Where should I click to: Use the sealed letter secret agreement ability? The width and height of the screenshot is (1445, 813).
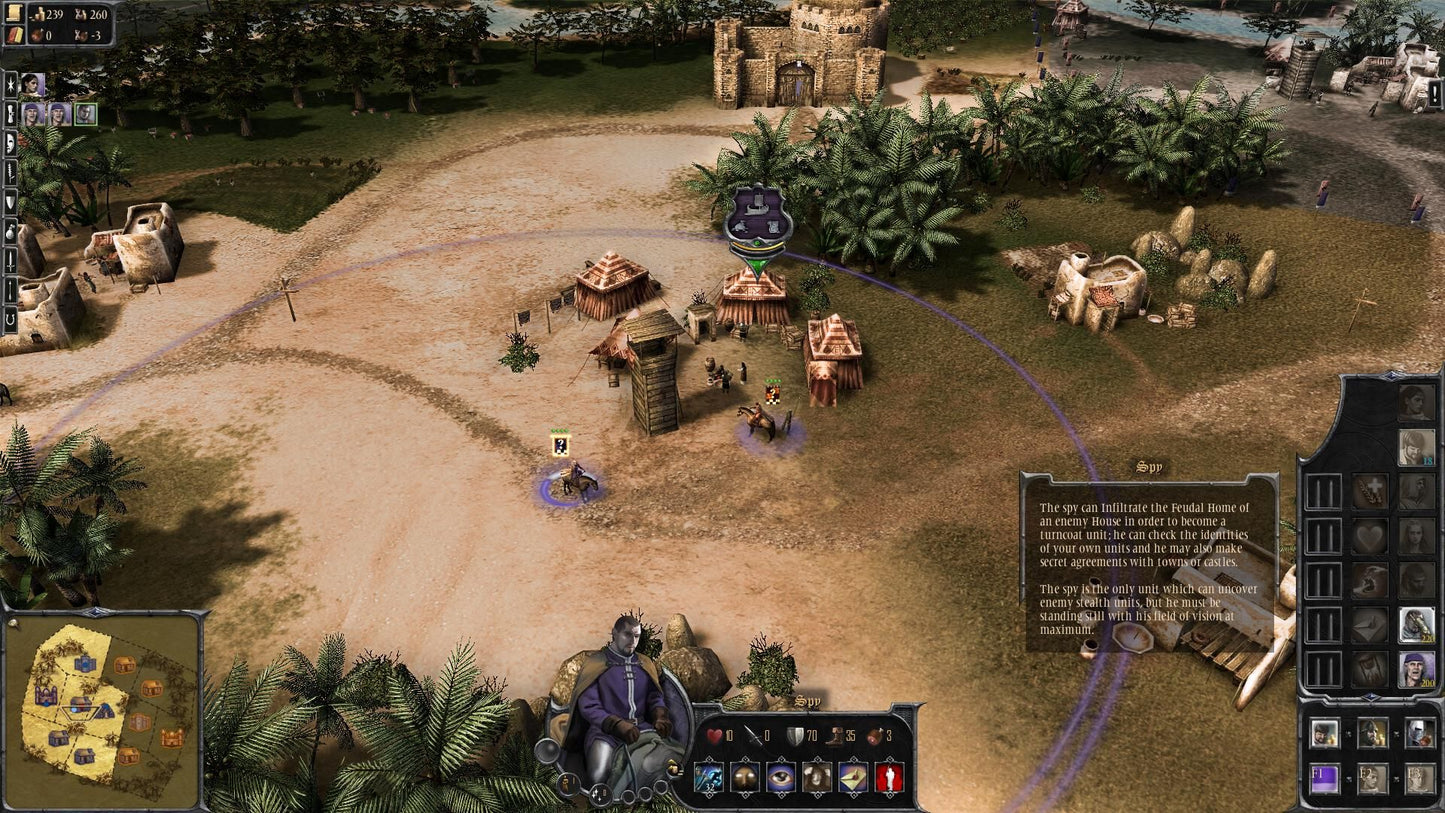click(x=851, y=778)
